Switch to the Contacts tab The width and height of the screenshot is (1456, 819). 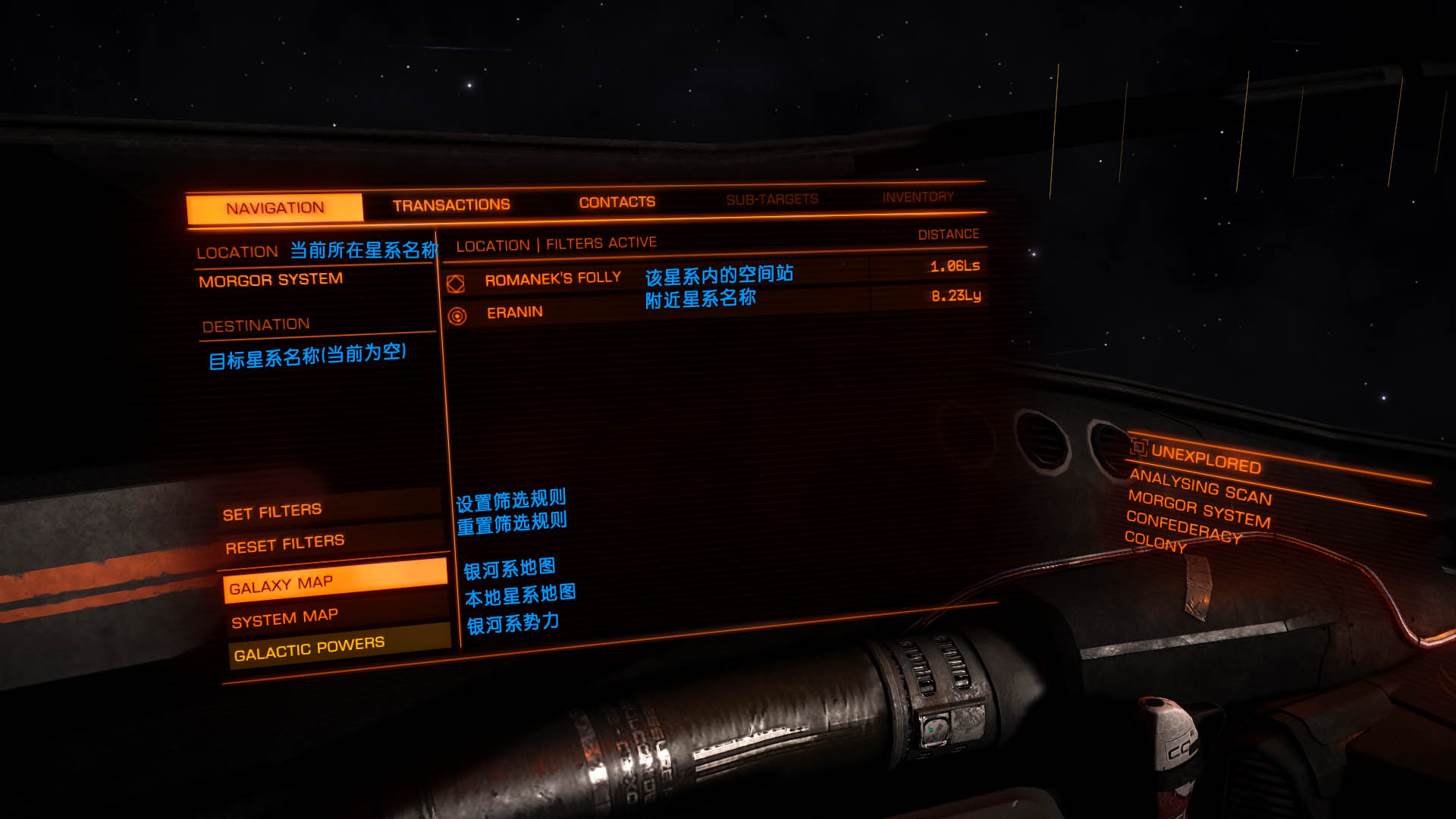[x=617, y=202]
